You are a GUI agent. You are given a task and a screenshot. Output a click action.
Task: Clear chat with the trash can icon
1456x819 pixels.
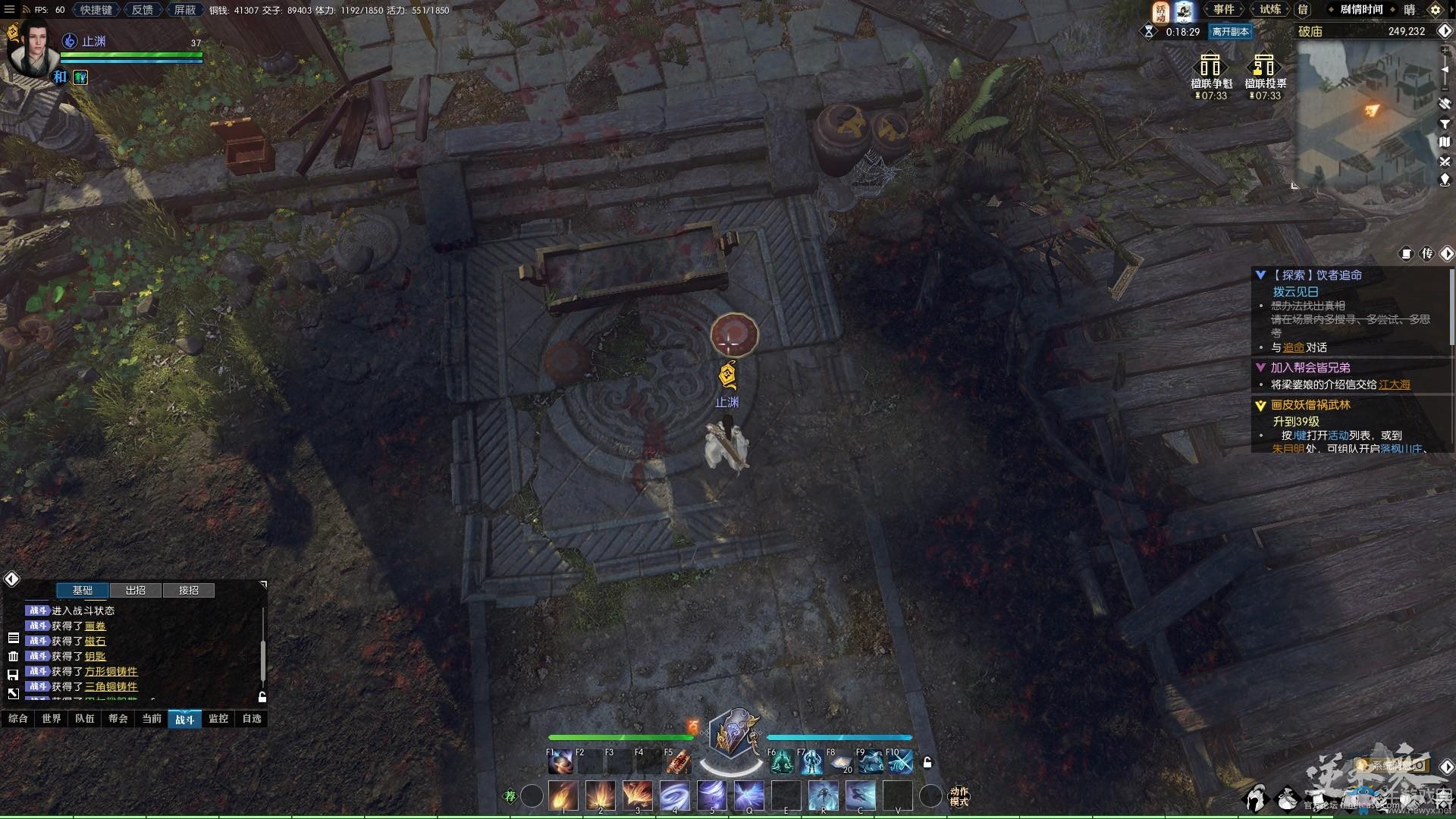(x=13, y=656)
